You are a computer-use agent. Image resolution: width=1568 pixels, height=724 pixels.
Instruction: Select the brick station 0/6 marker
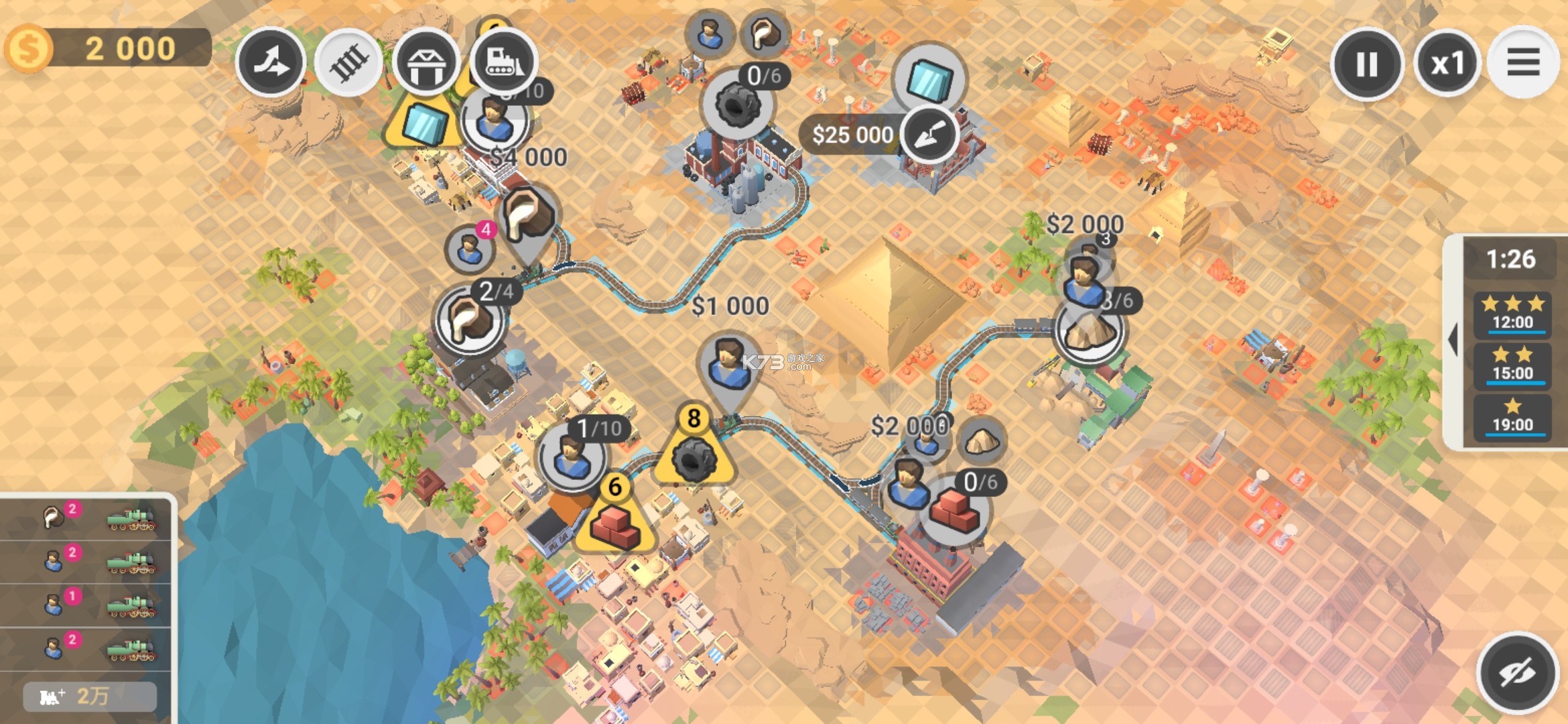954,511
